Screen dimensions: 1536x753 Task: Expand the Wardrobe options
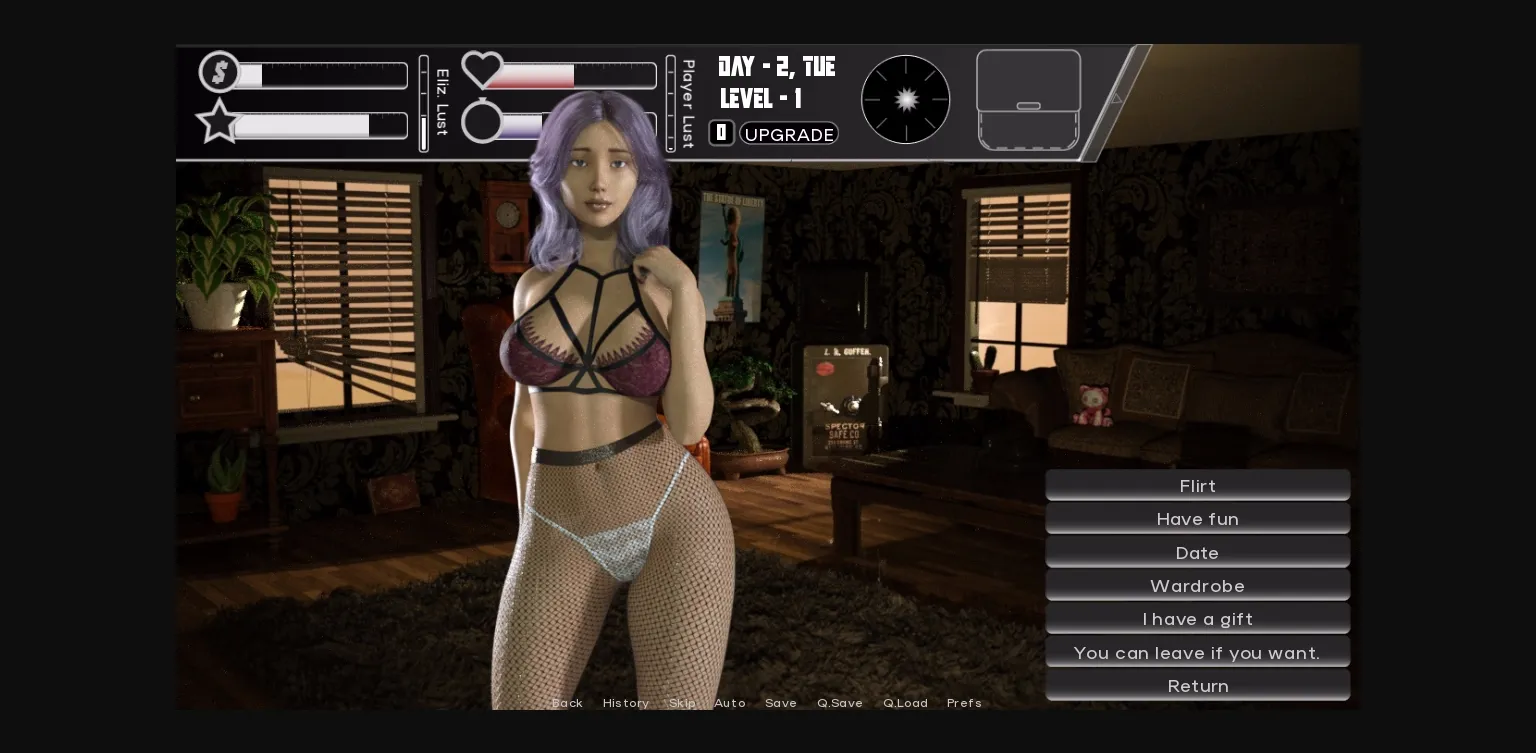[1197, 586]
